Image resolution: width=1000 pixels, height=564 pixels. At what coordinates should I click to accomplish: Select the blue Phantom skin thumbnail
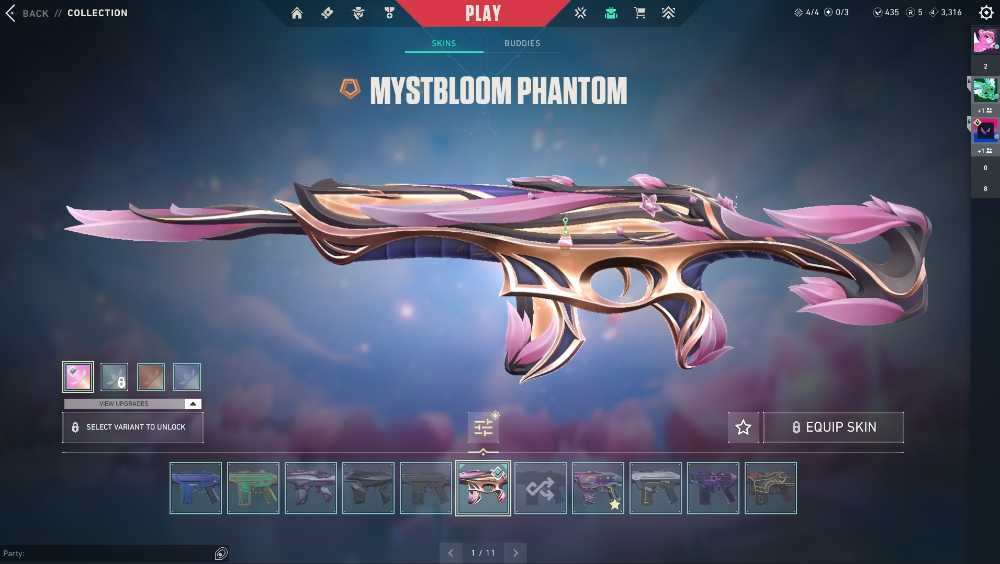click(x=195, y=488)
